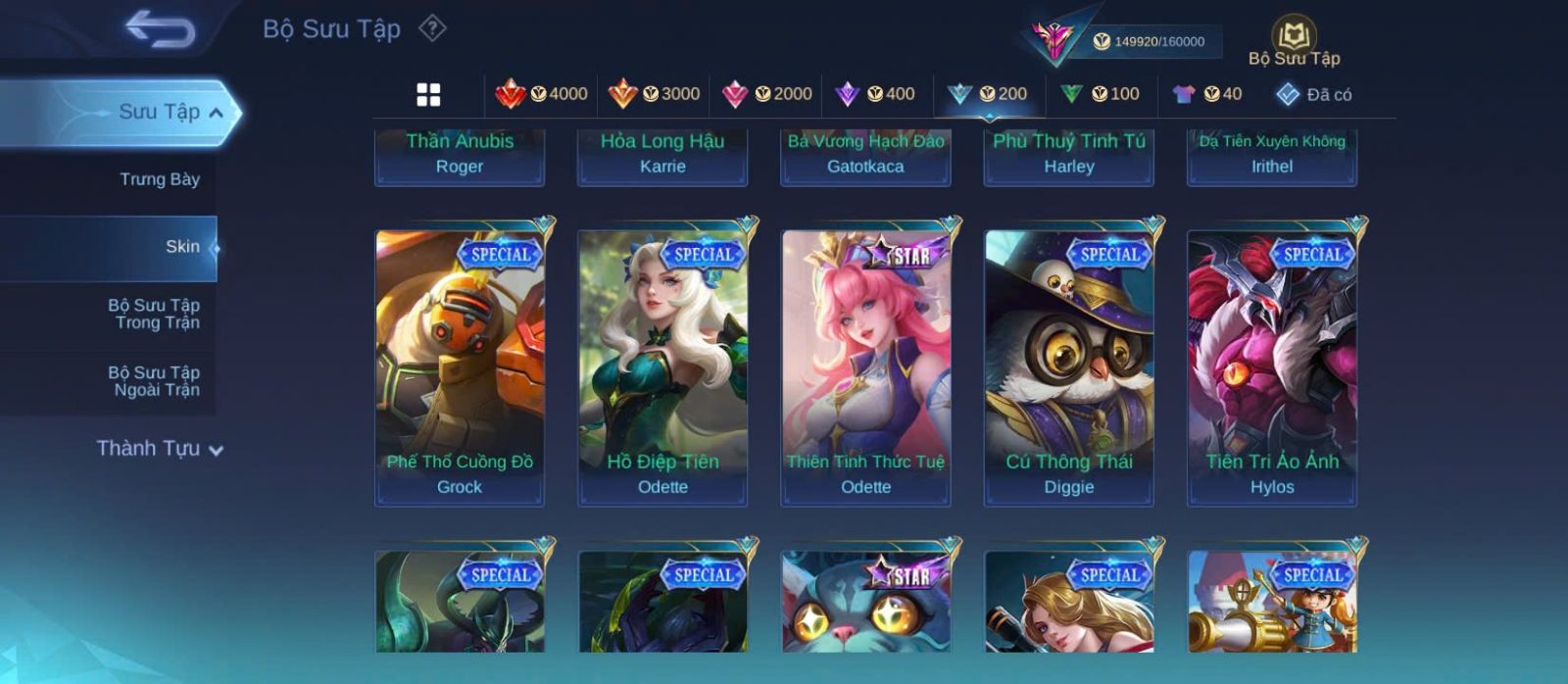Image resolution: width=1568 pixels, height=684 pixels.
Task: Expand the Thành Tựu section
Action: 160,449
